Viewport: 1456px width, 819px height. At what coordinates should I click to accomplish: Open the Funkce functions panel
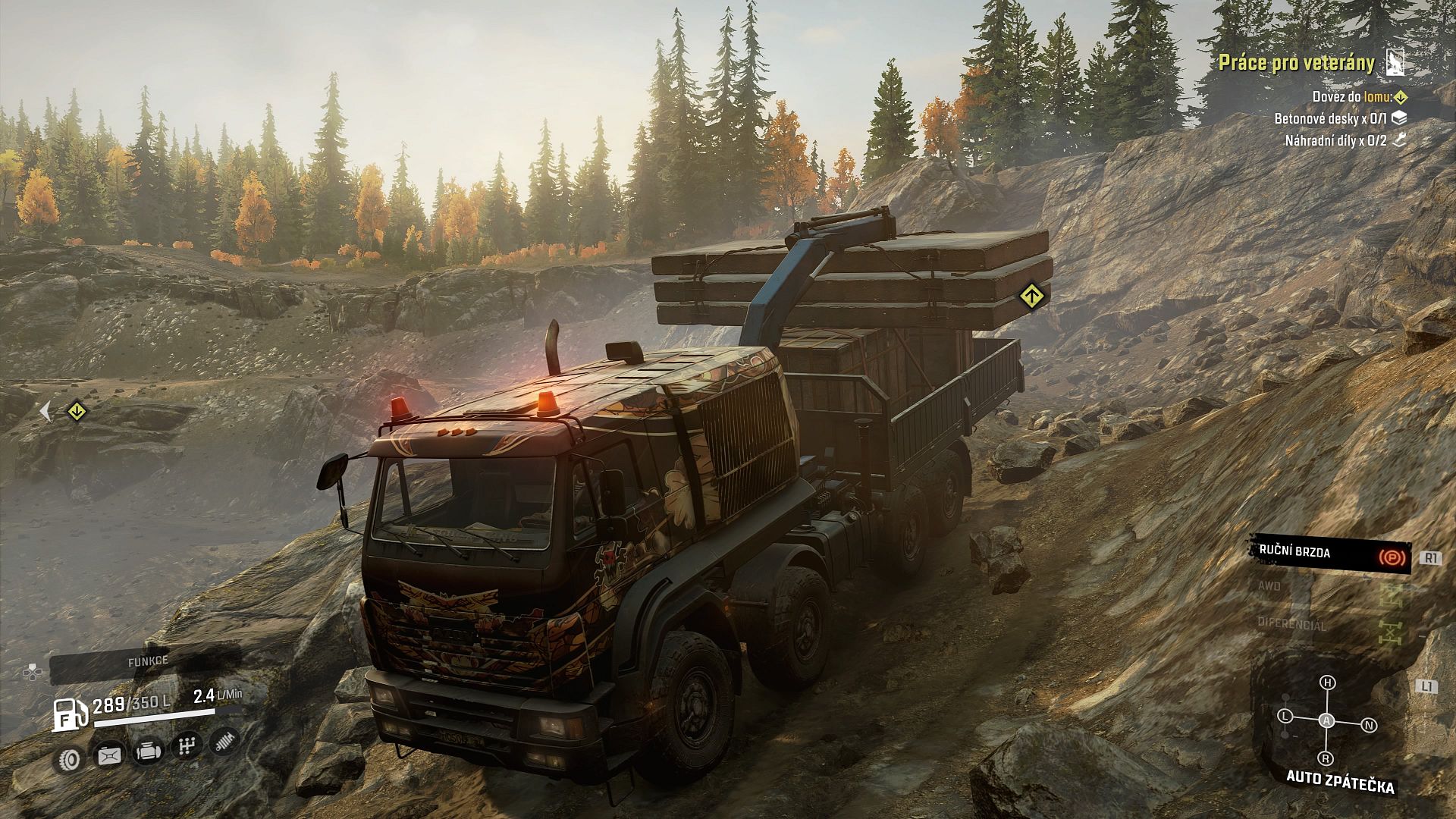147,661
